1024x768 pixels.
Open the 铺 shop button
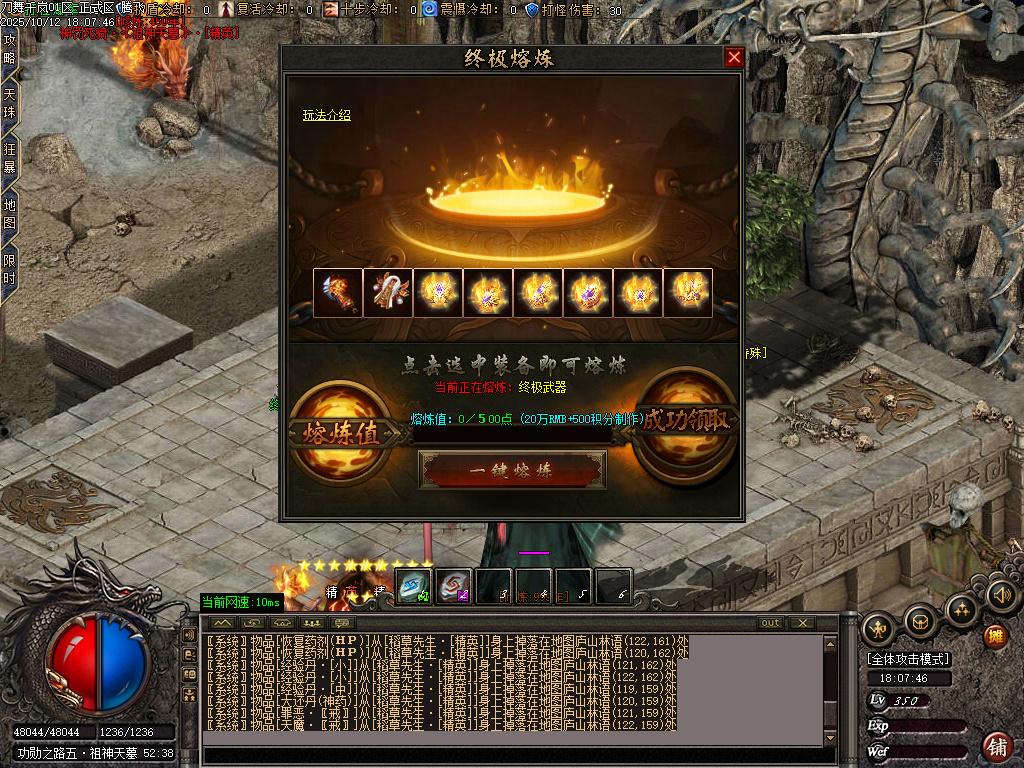click(x=996, y=745)
